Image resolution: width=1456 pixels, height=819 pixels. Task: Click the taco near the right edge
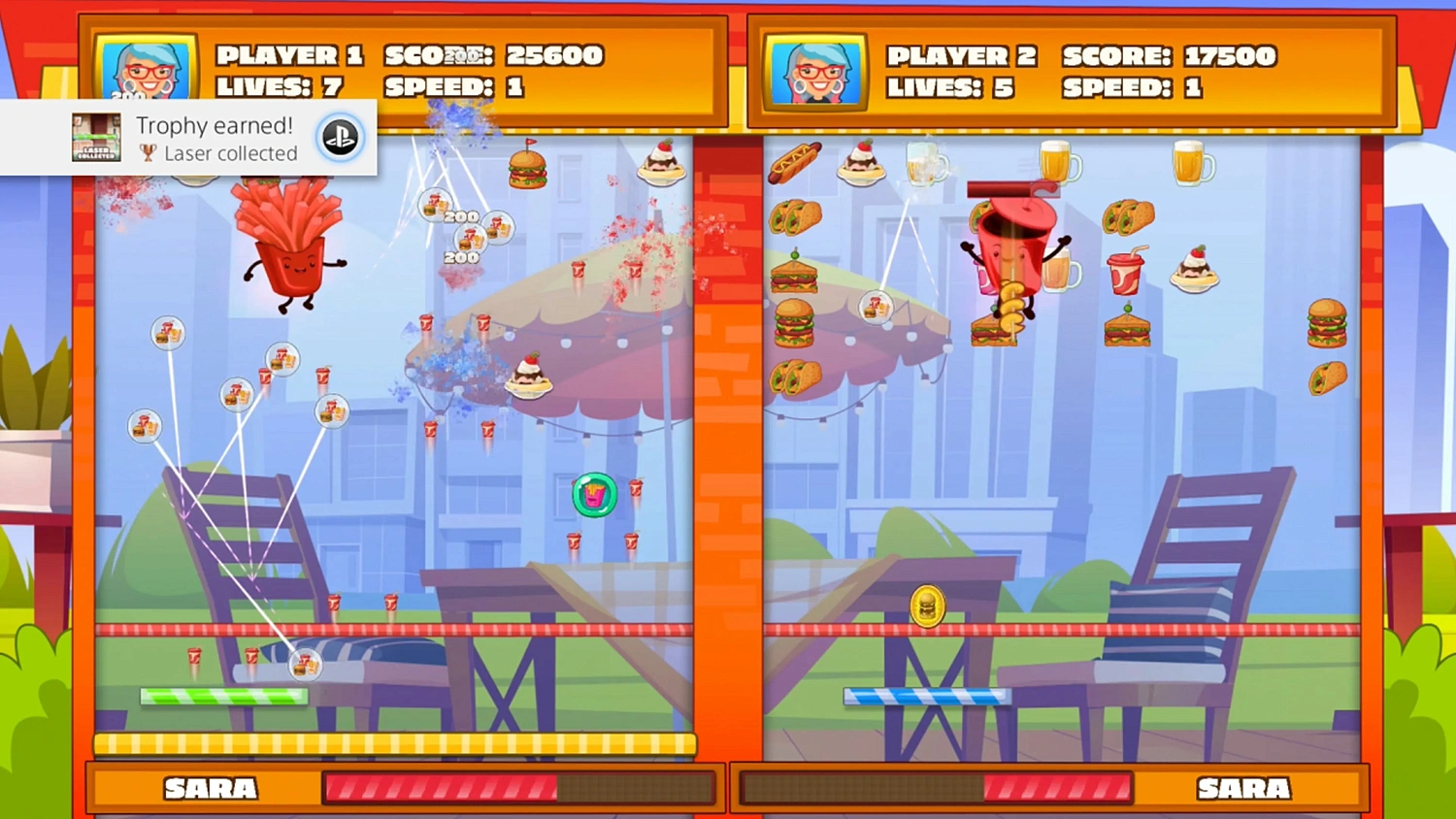(1330, 378)
